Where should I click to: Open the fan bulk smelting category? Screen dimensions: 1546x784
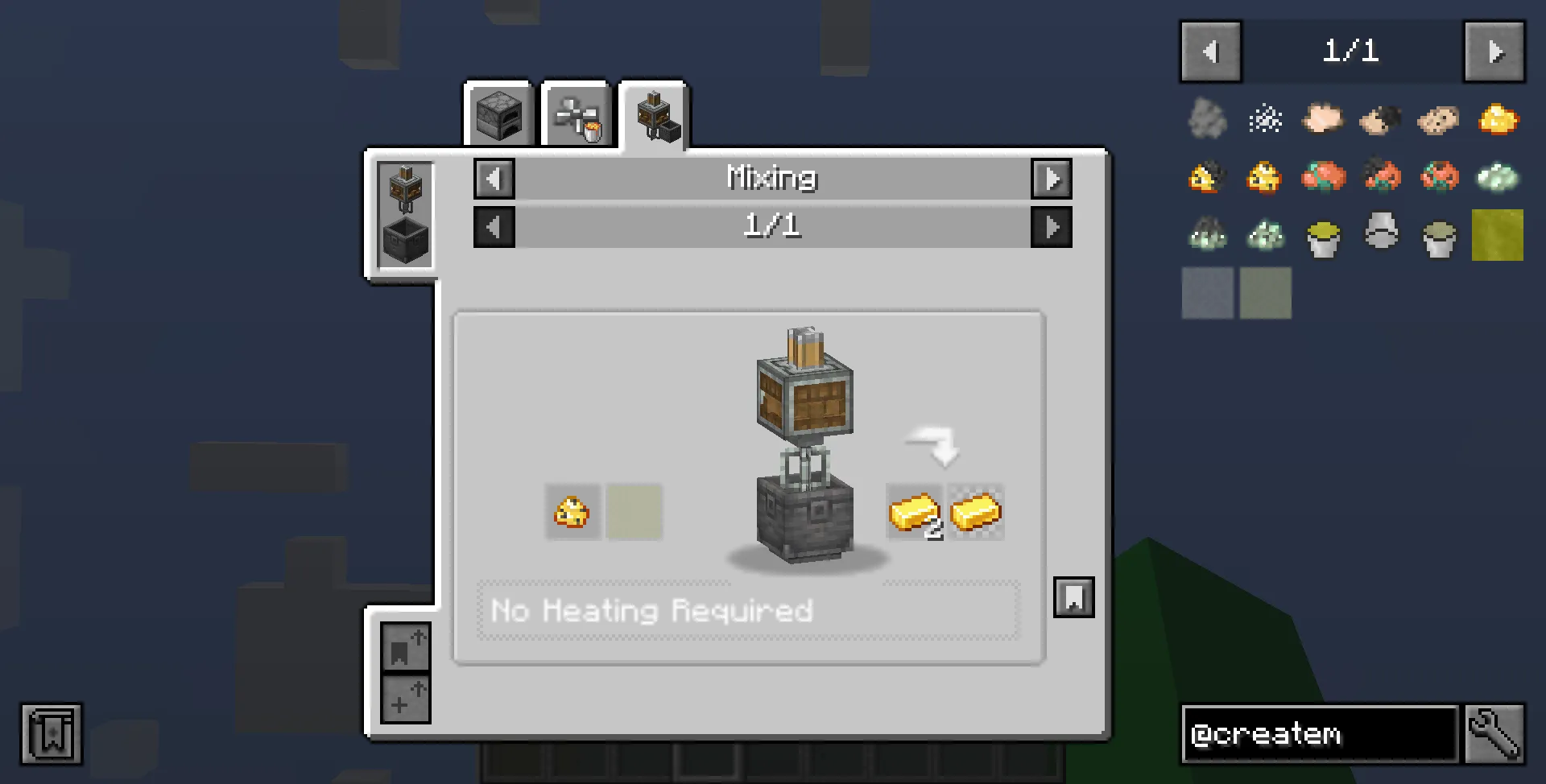pos(576,115)
